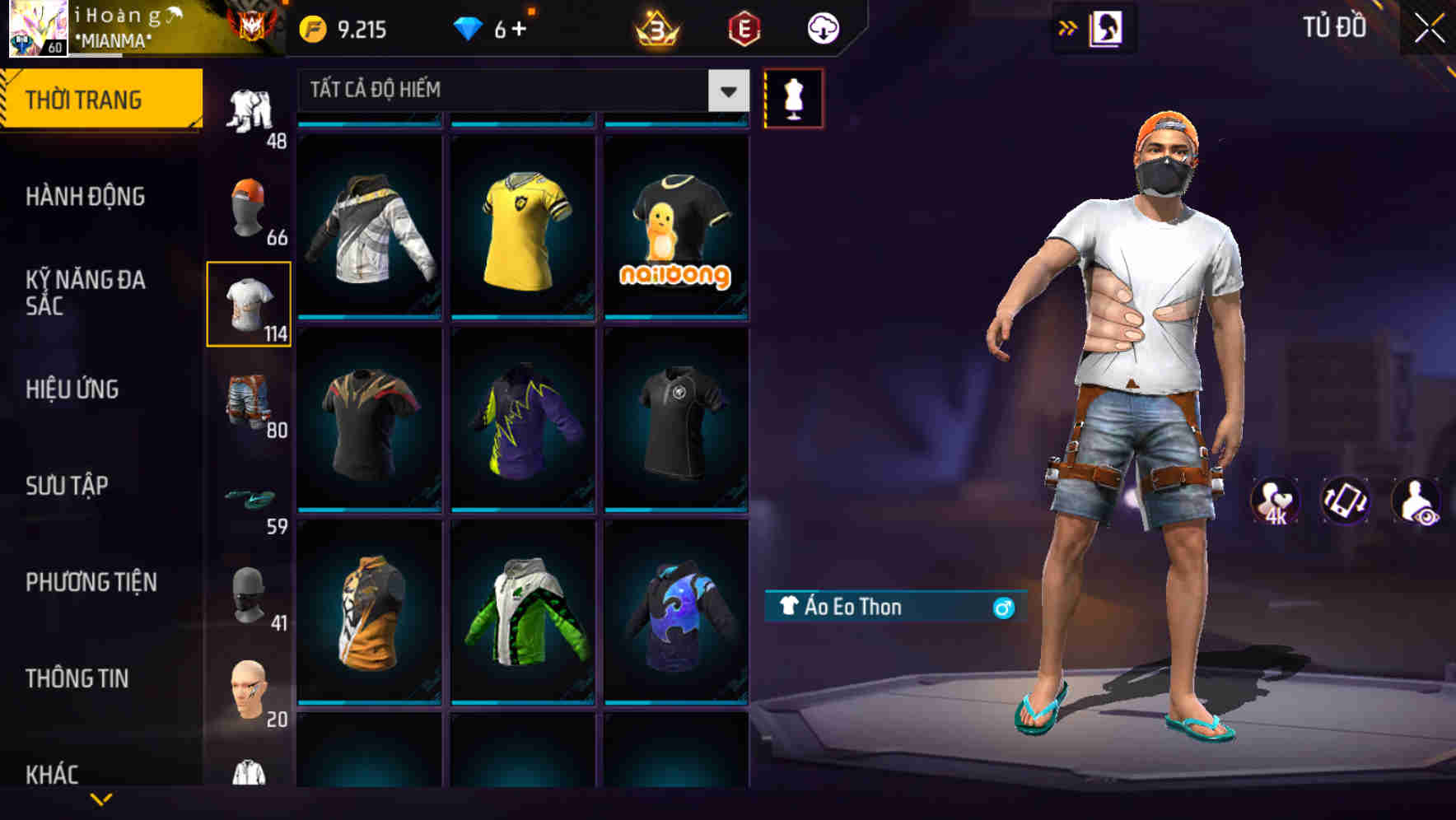Image resolution: width=1456 pixels, height=820 pixels.
Task: Select the face mask category icon with 41 items
Action: tap(250, 594)
